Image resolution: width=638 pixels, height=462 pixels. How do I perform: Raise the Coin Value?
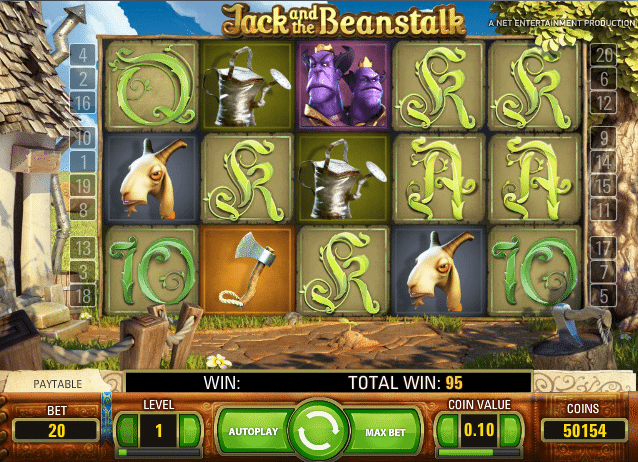point(513,431)
